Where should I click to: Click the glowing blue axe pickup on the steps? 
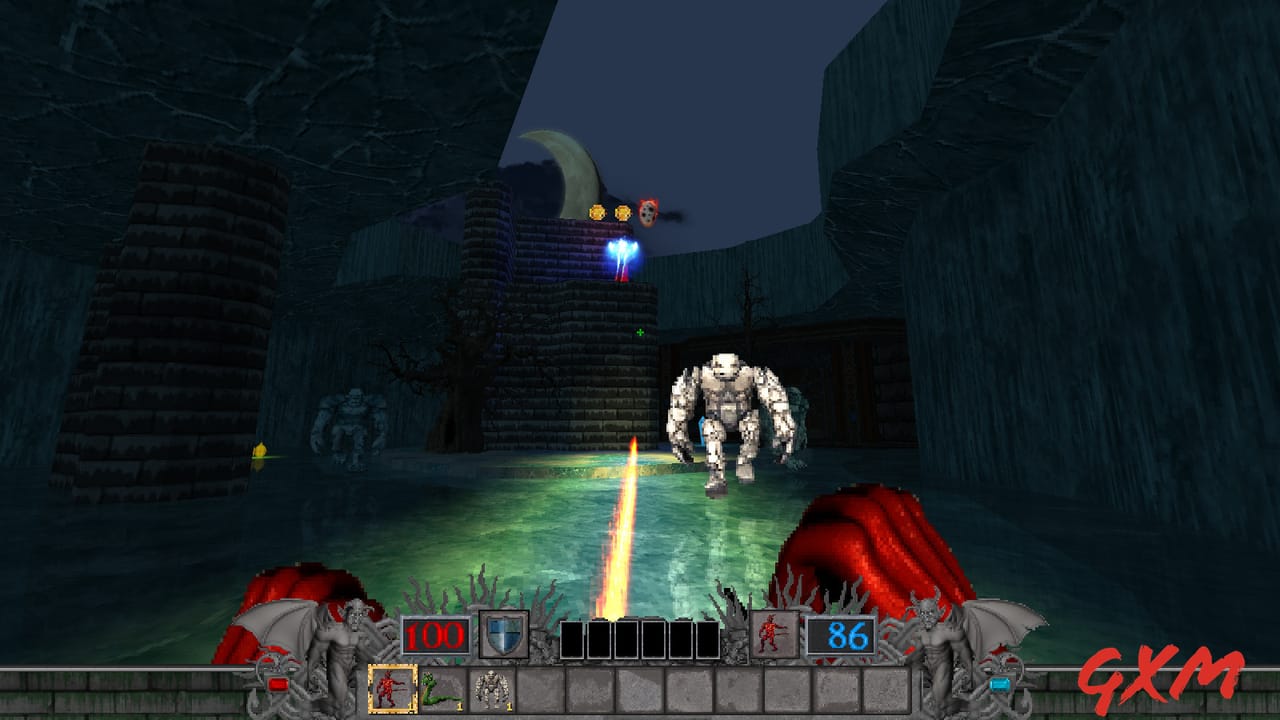coord(620,252)
